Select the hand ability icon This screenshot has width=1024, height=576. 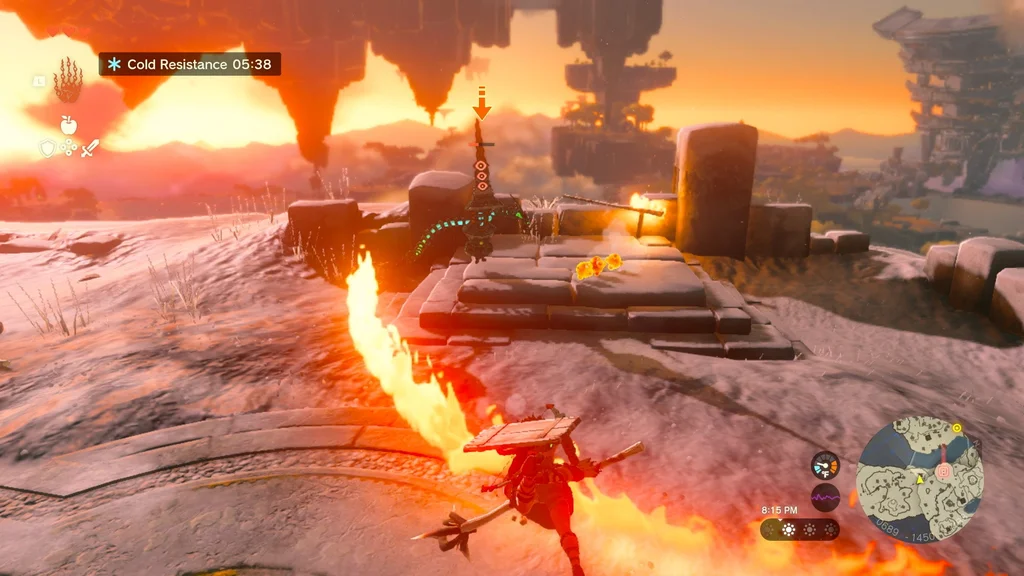pyautogui.click(x=68, y=80)
